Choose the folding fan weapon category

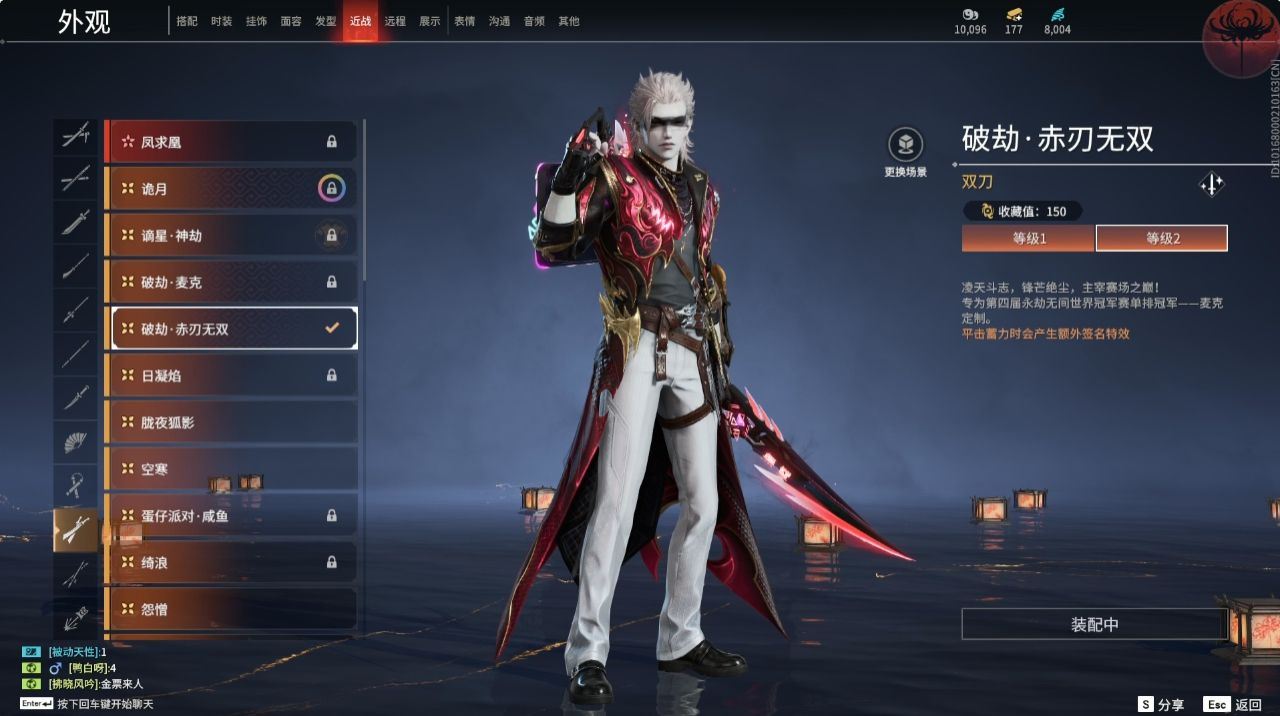pyautogui.click(x=76, y=441)
